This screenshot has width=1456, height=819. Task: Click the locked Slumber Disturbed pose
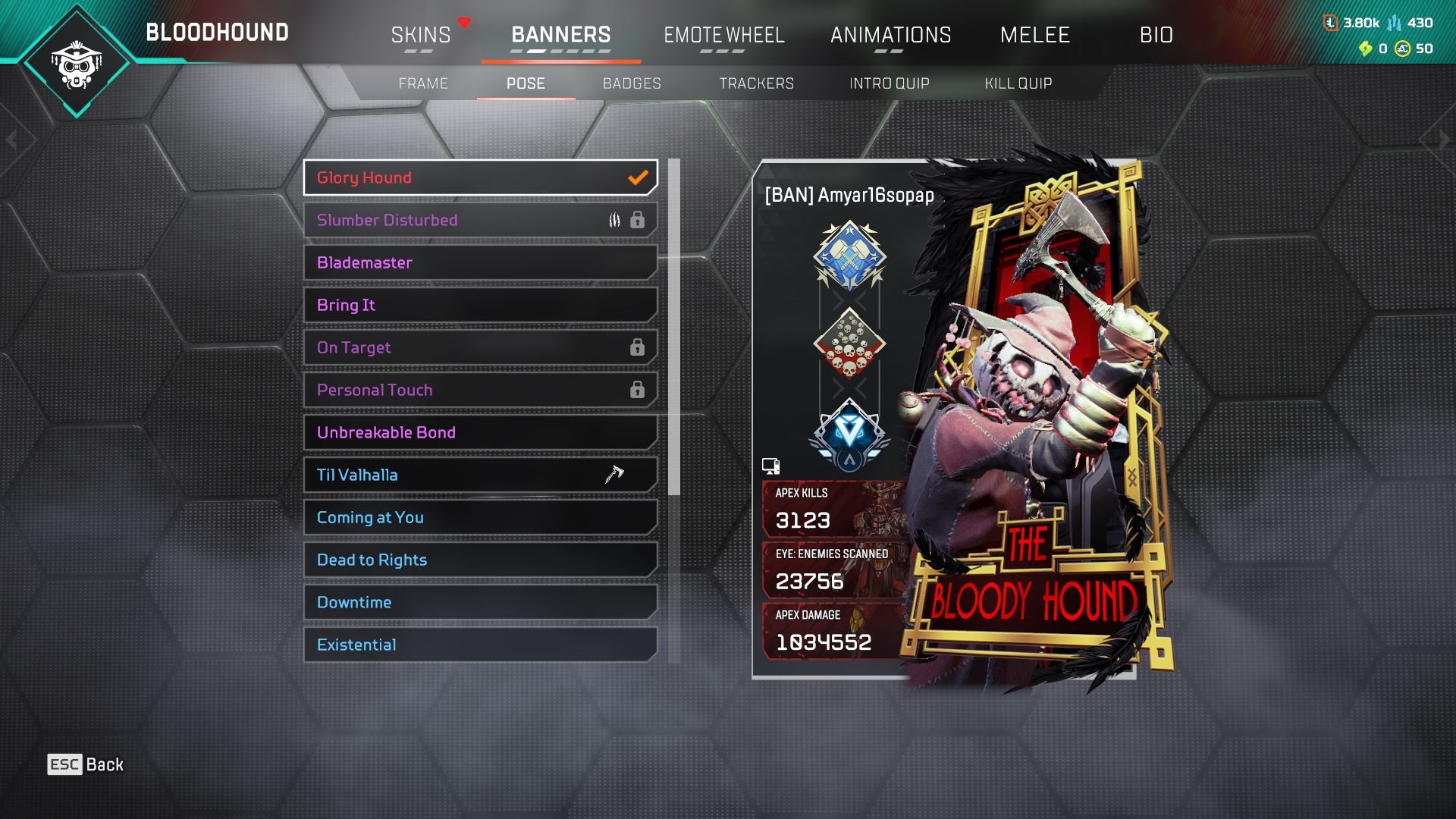coord(480,220)
